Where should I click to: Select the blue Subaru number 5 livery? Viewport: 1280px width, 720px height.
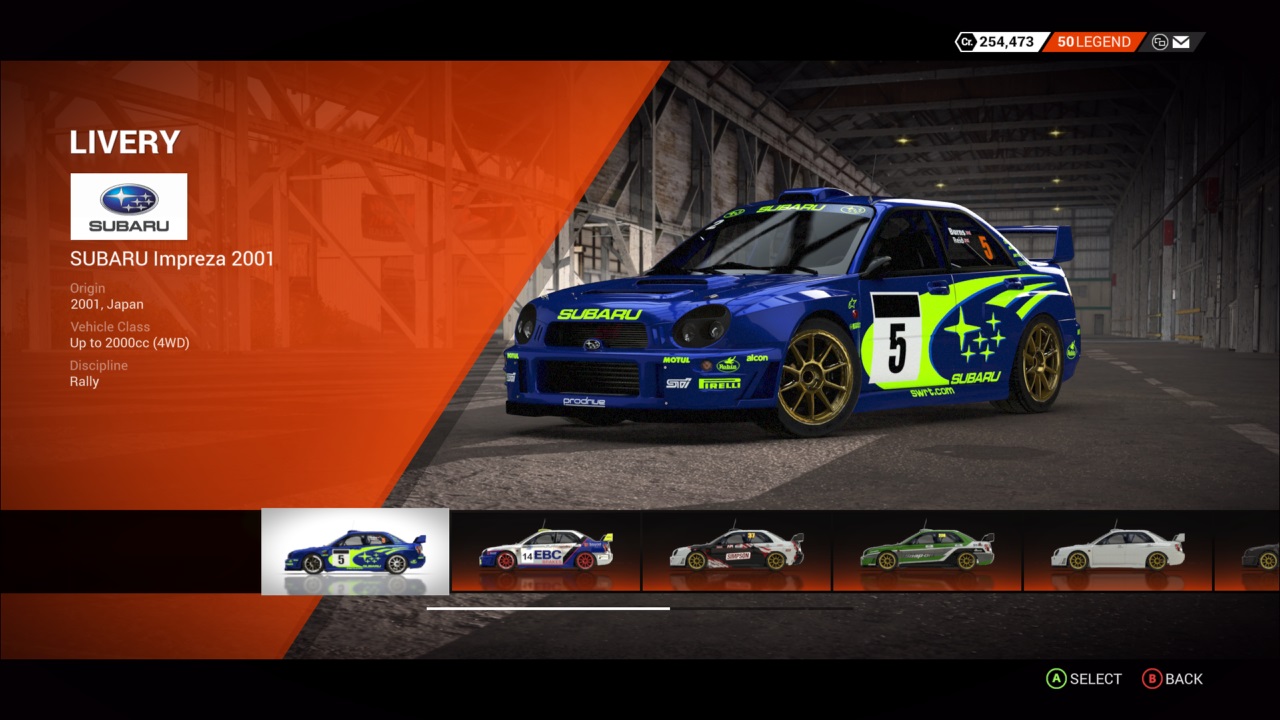click(x=355, y=552)
